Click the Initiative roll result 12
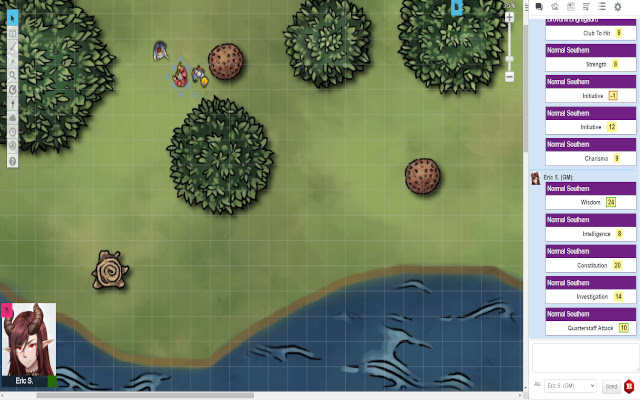Image resolution: width=640 pixels, height=400 pixels. click(x=611, y=127)
